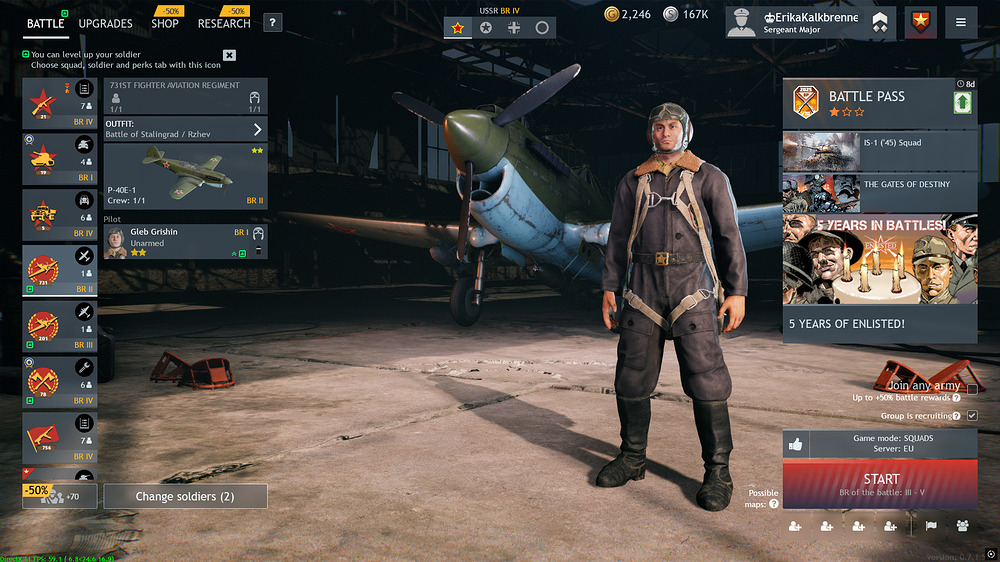Open the SHOP tab
The width and height of the screenshot is (1000, 562).
click(165, 23)
